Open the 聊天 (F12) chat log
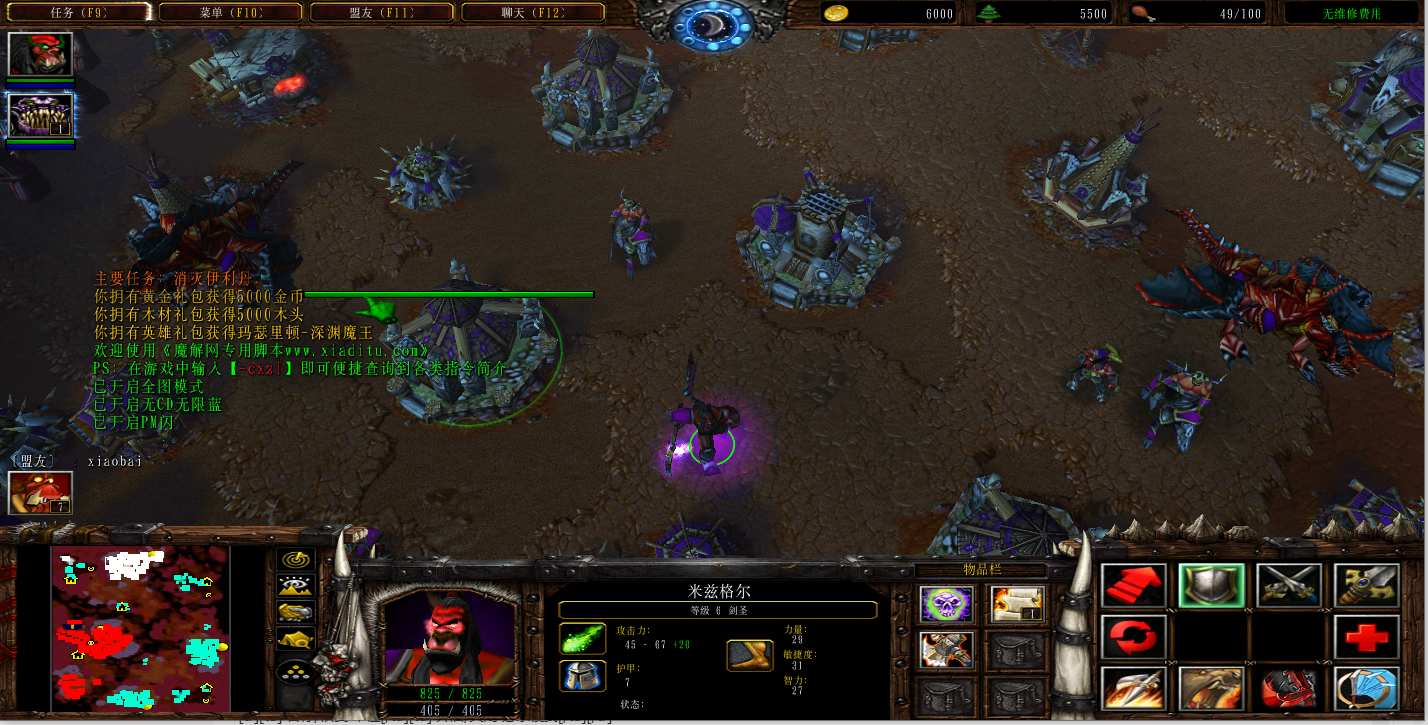 (532, 13)
